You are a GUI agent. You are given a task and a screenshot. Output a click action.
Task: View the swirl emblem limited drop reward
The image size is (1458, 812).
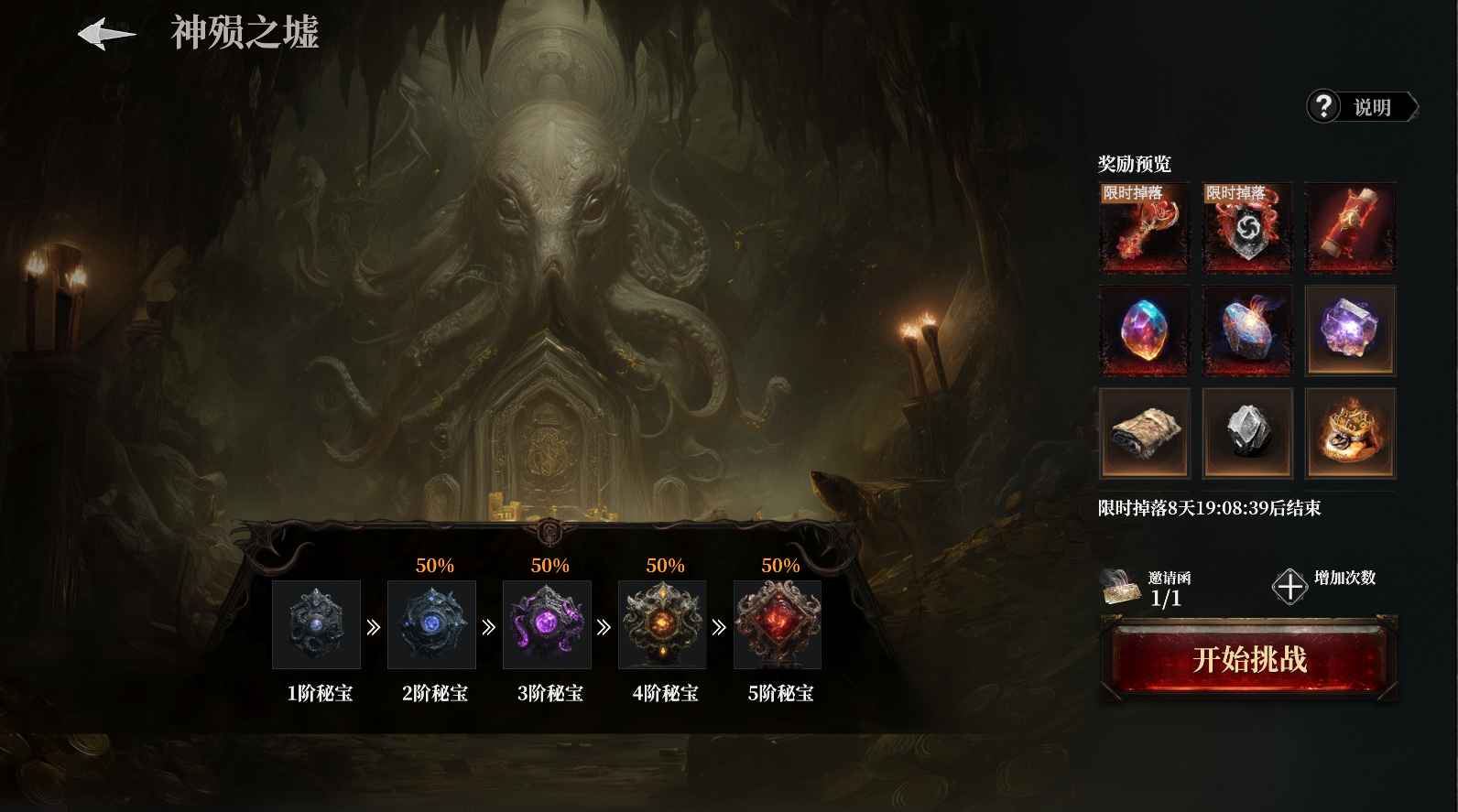coord(1247,228)
